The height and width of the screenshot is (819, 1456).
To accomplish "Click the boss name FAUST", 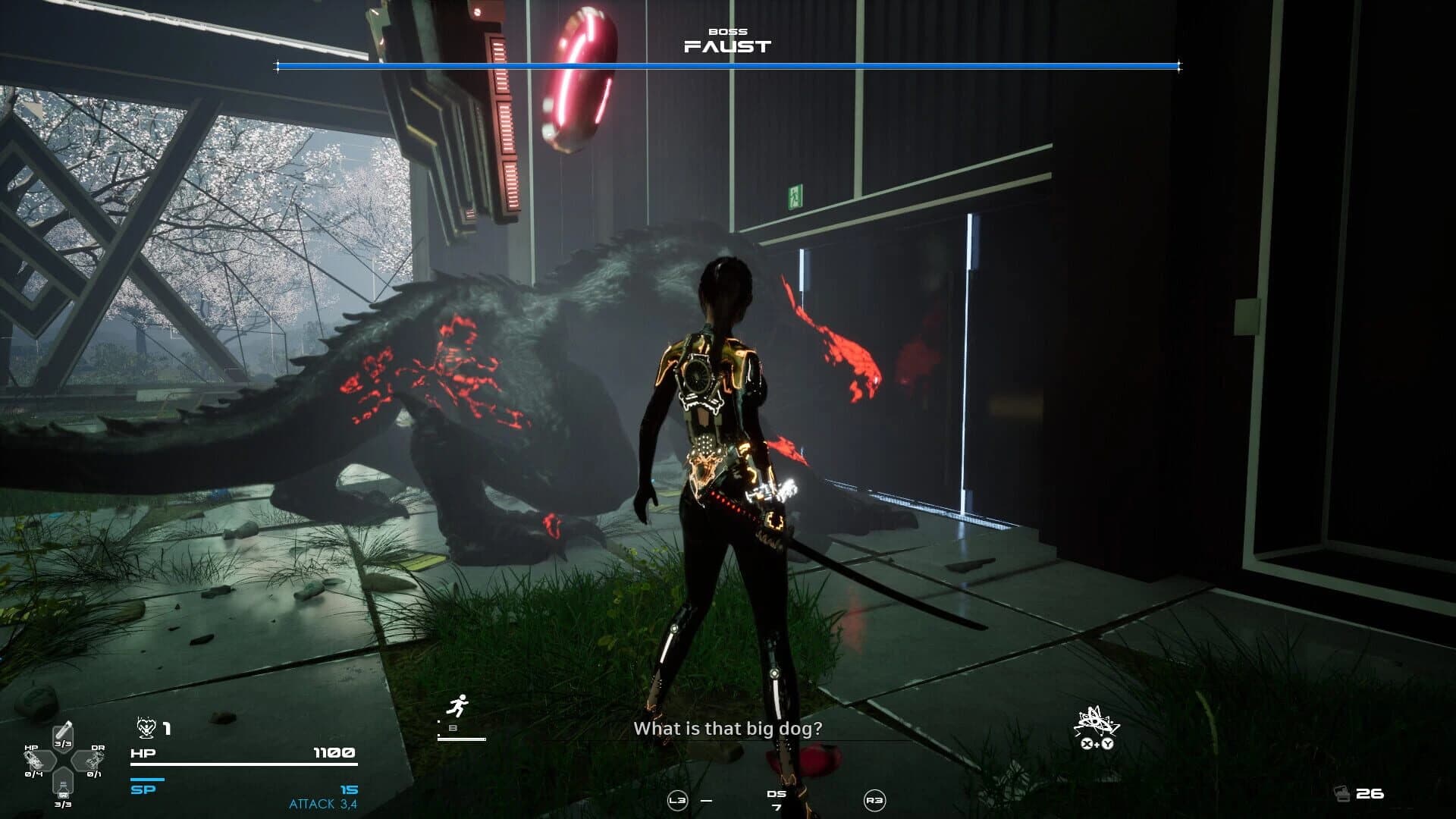I will pos(726,45).
